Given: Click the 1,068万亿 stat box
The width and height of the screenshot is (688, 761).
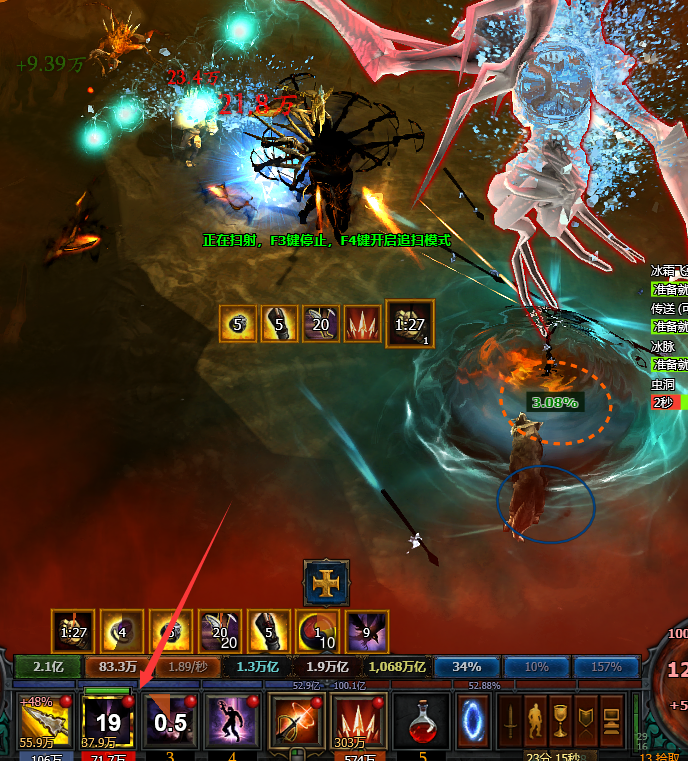Looking at the screenshot, I should click(x=397, y=667).
